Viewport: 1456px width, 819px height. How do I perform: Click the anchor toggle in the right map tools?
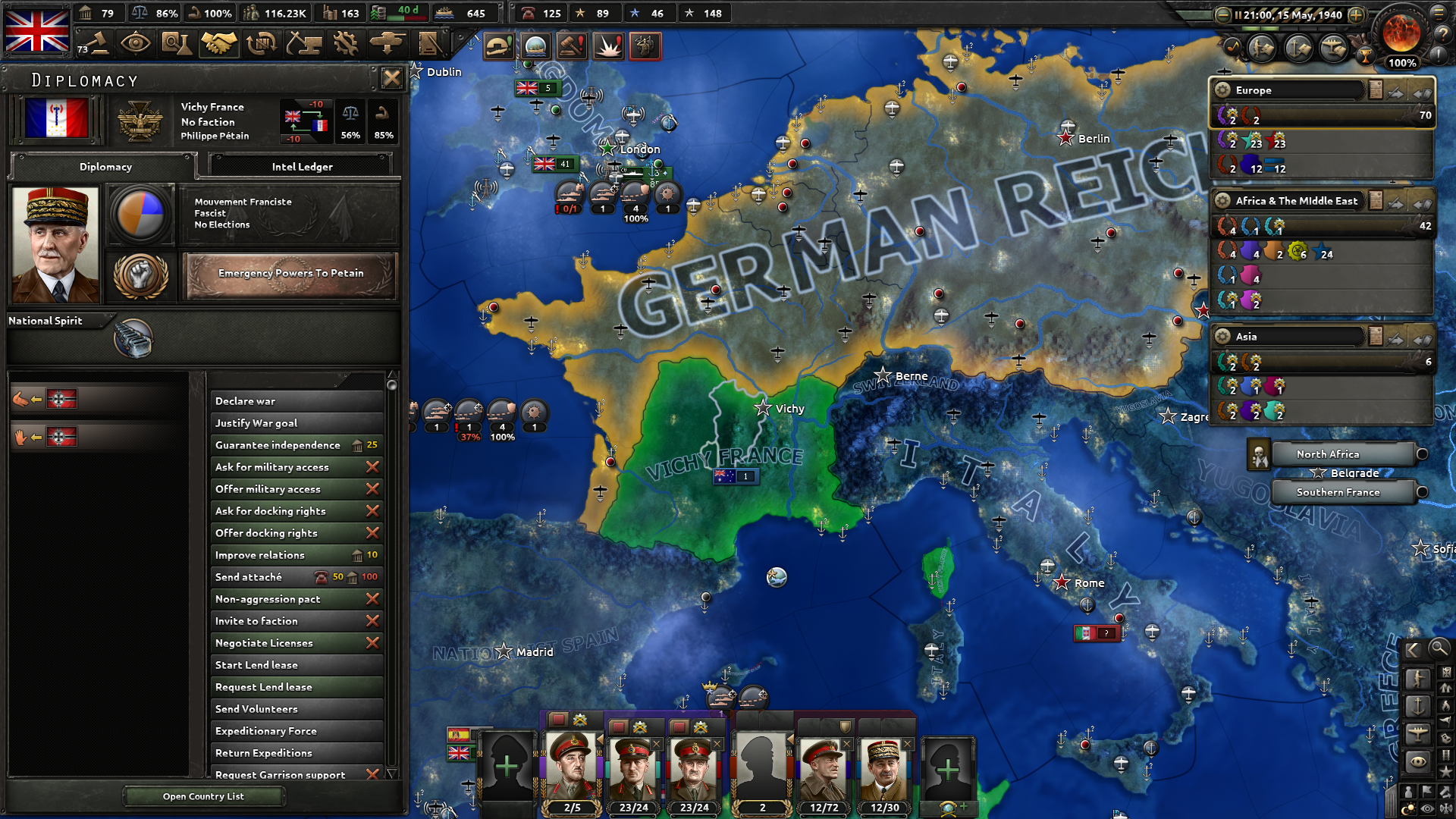pyautogui.click(x=1417, y=705)
